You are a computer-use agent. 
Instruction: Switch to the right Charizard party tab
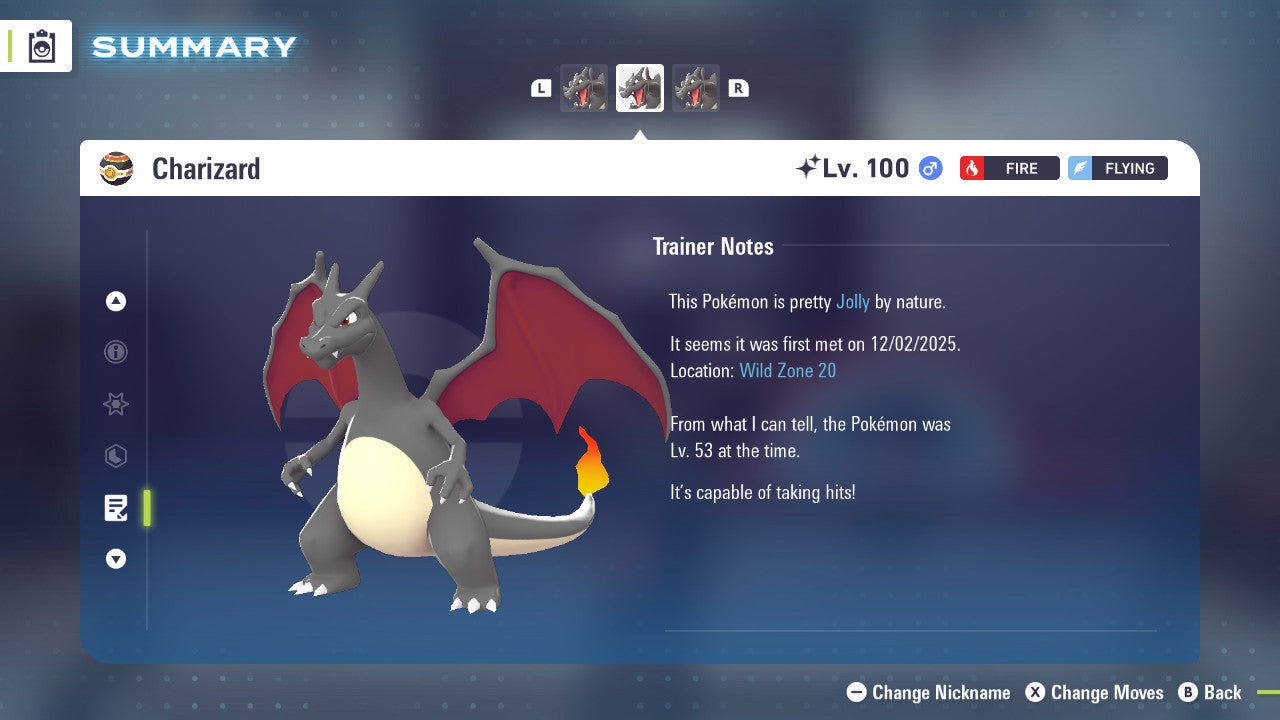point(695,88)
